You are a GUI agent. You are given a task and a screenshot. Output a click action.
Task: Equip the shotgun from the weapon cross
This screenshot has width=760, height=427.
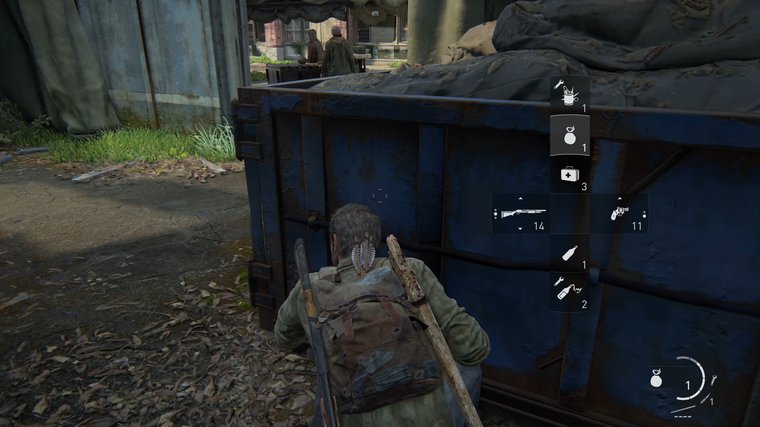click(521, 213)
